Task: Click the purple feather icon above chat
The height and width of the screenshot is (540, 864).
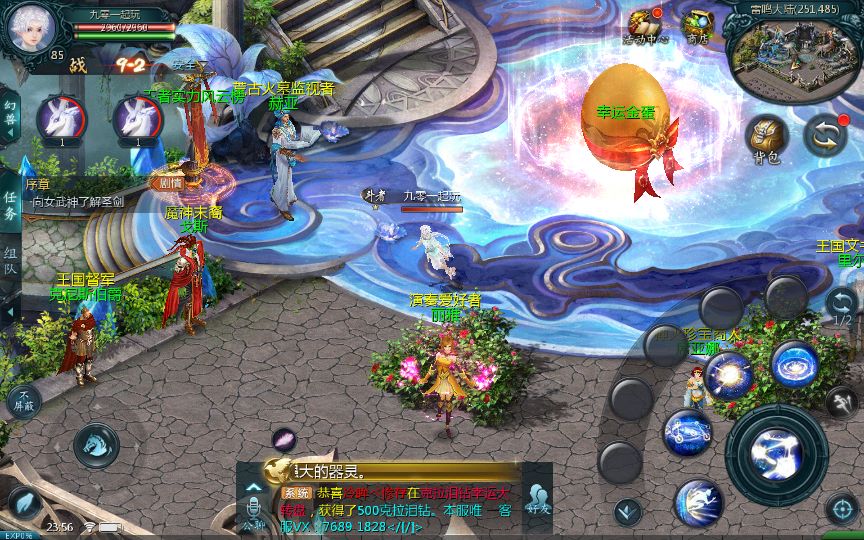Action: pyautogui.click(x=285, y=438)
